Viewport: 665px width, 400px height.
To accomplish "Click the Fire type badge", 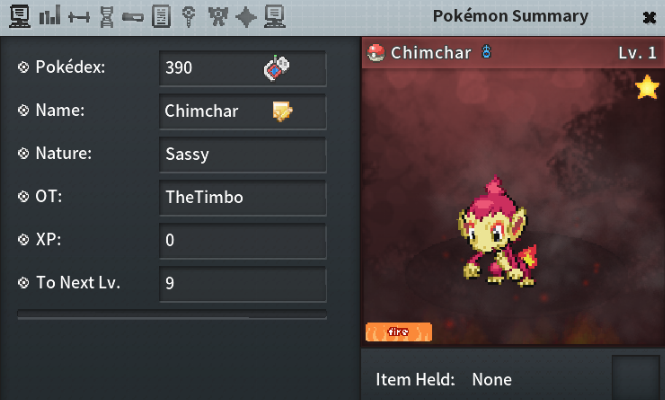I will pos(398,331).
